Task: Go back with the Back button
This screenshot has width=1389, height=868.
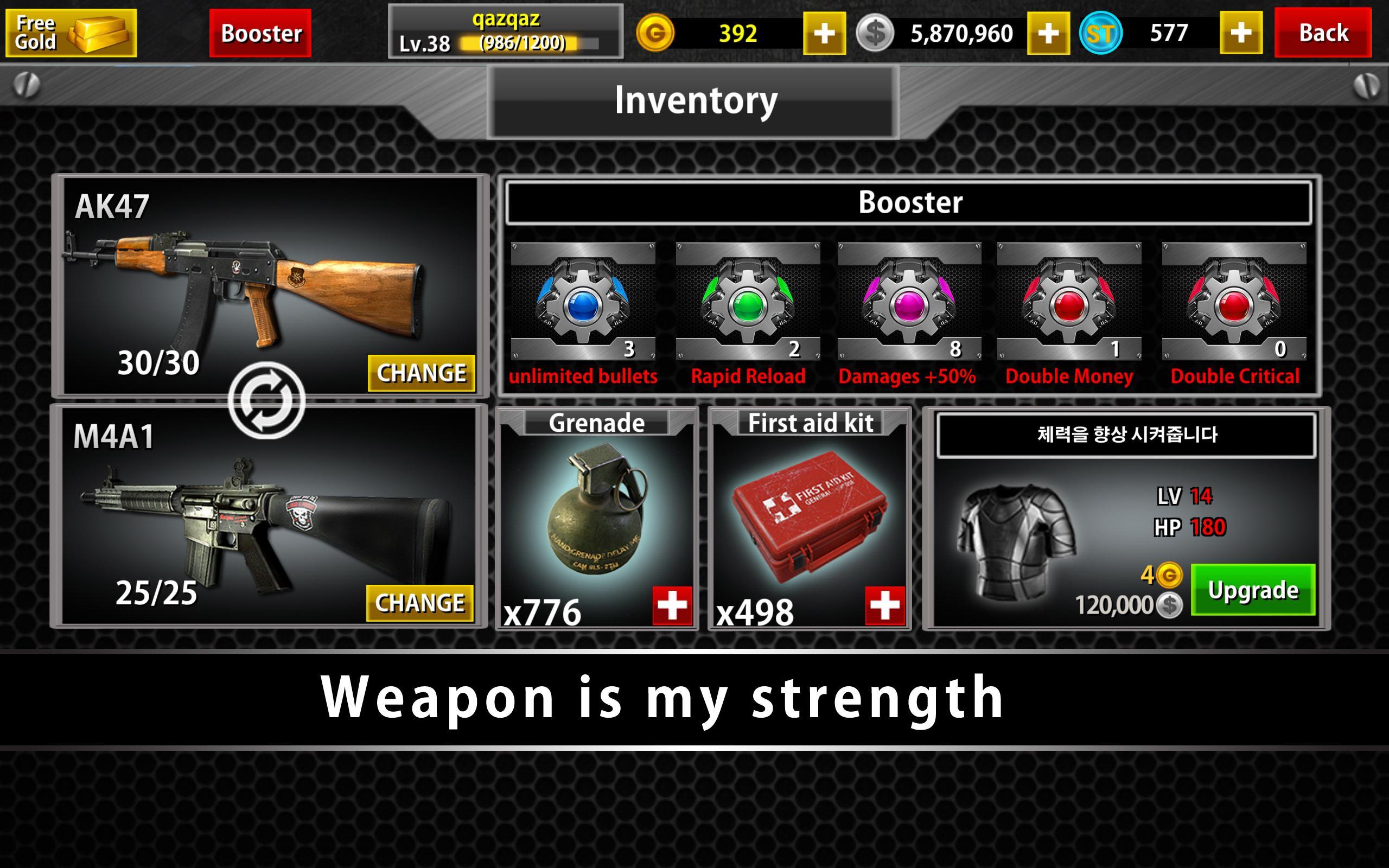Action: (1322, 33)
